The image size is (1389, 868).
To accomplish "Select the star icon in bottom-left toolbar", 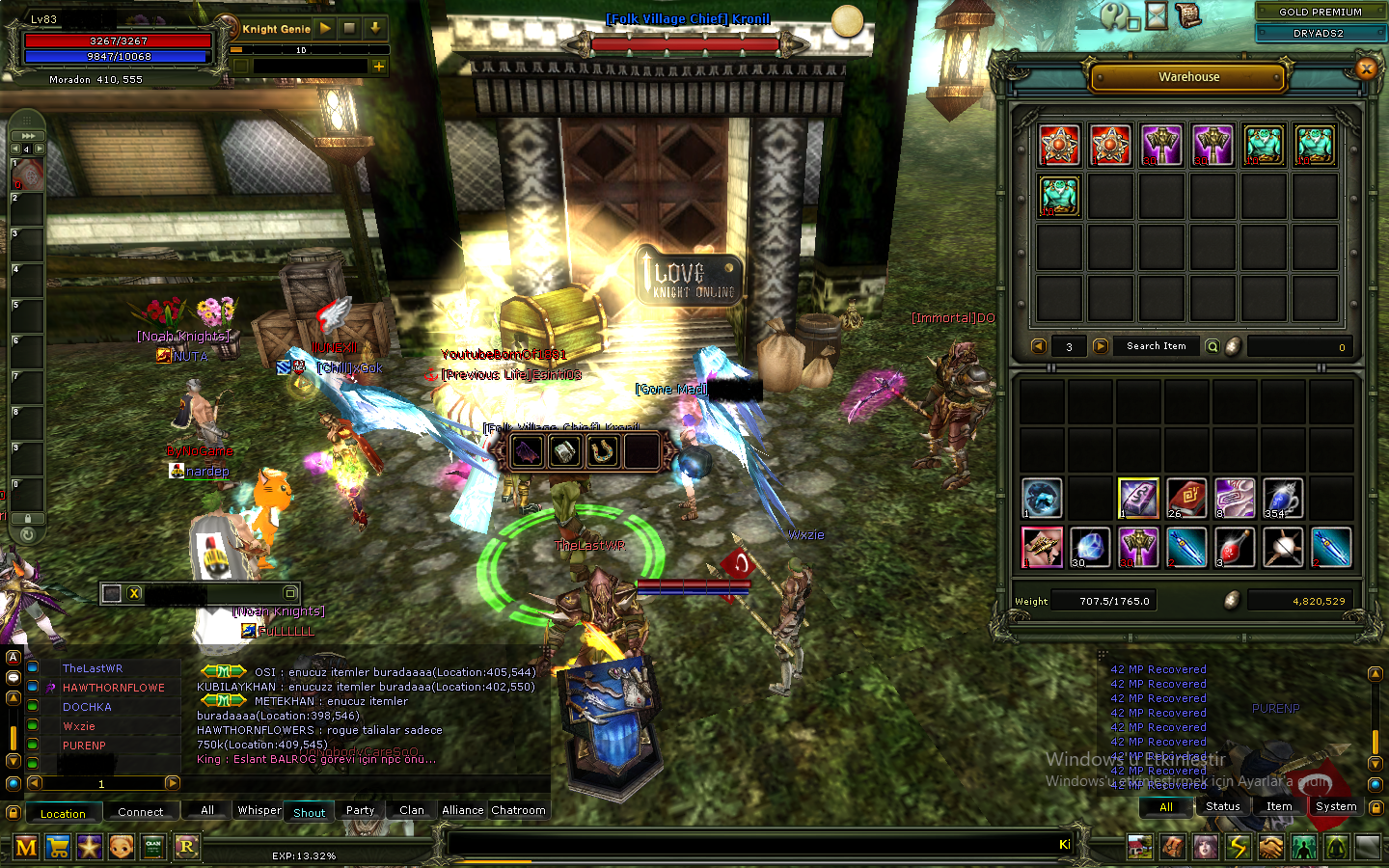I will [89, 847].
